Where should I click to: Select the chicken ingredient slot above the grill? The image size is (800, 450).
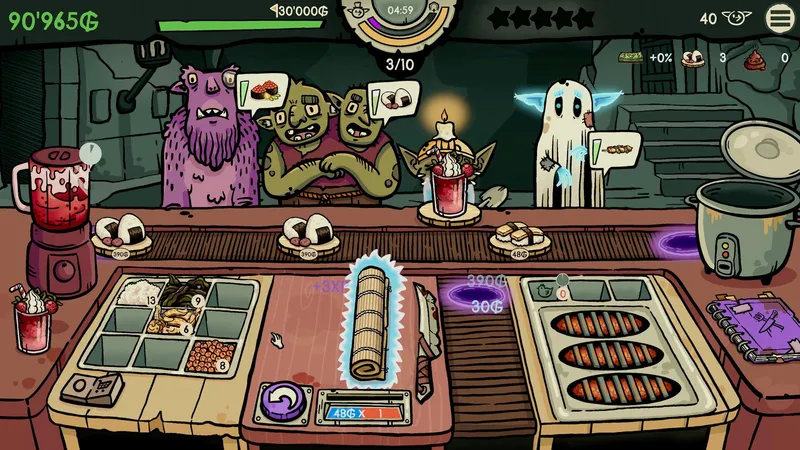click(545, 290)
